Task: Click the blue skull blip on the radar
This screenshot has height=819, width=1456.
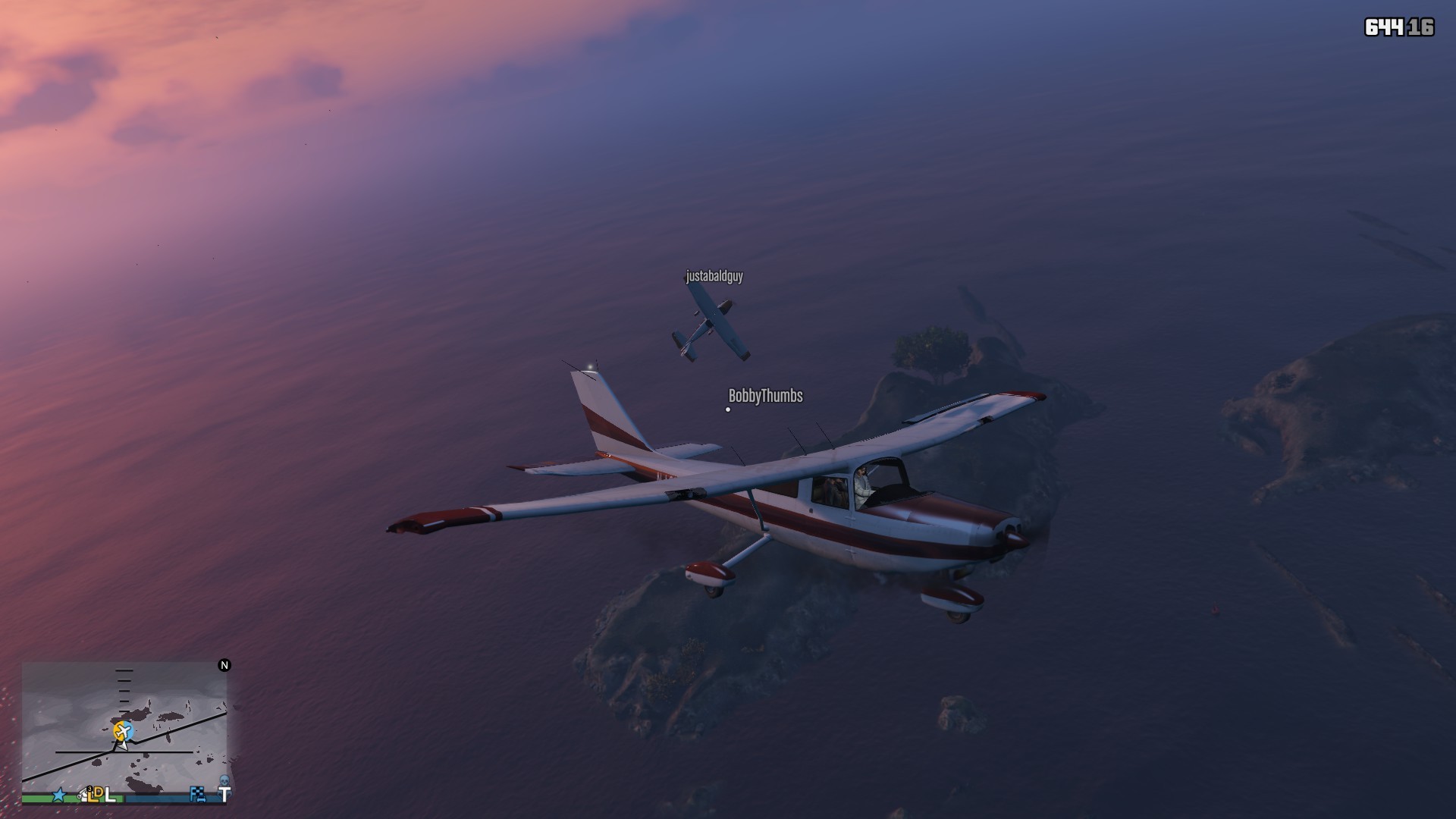Action: point(224,780)
